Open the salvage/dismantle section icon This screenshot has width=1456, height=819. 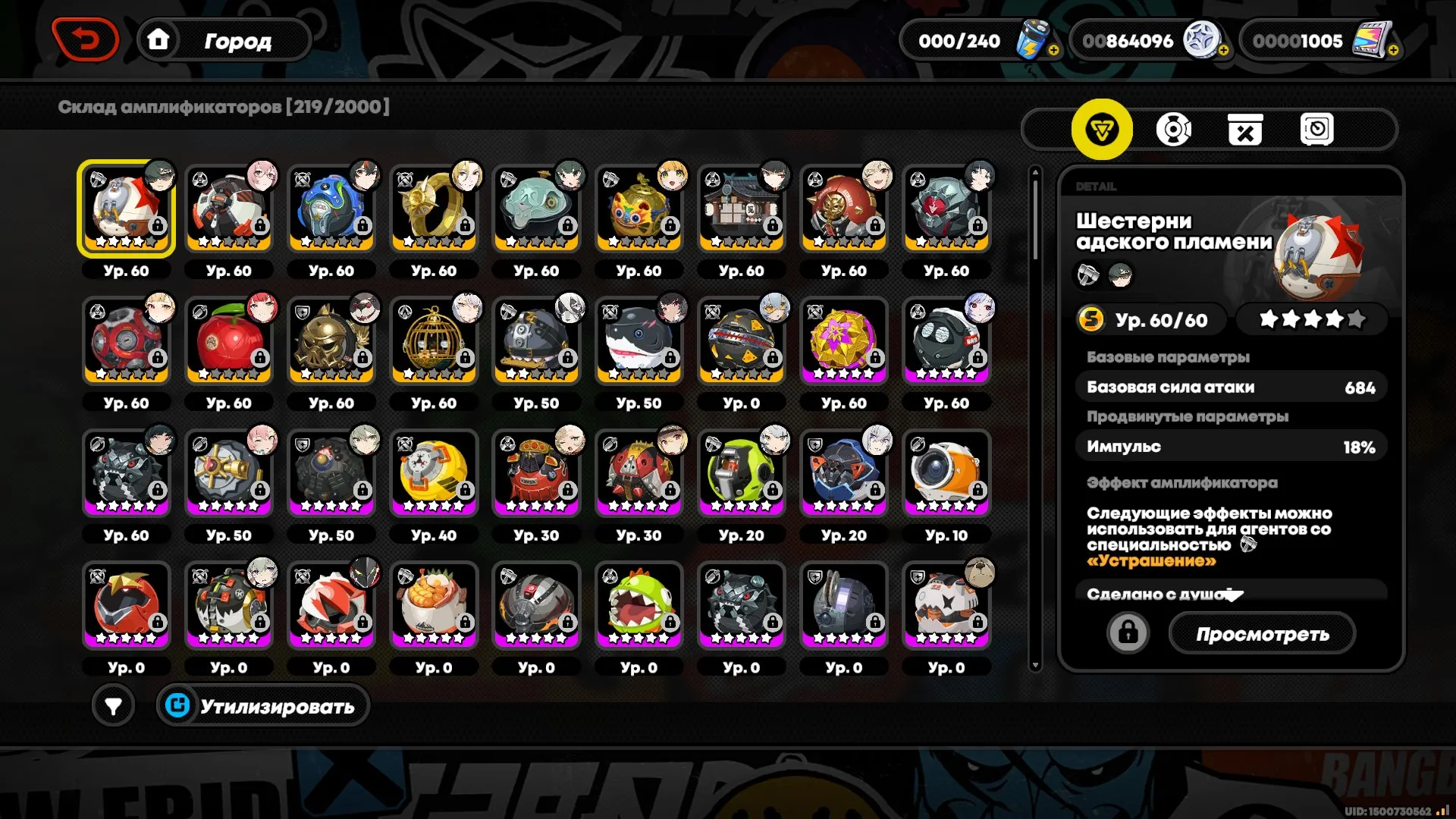[1244, 129]
